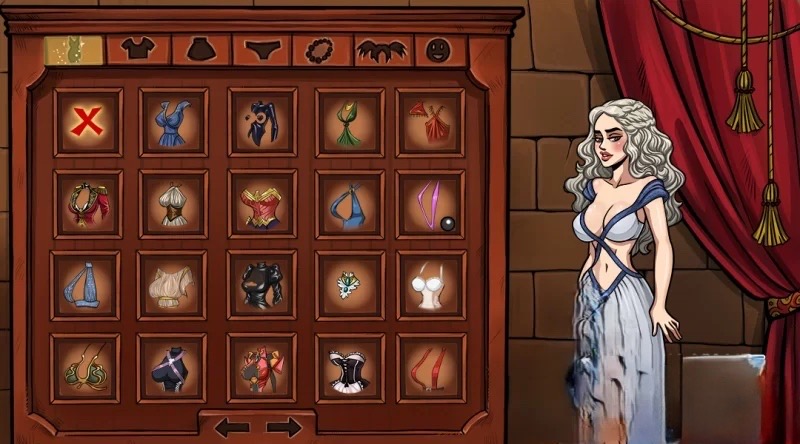
Task: Choose the red strap harness
Action: coord(430,367)
